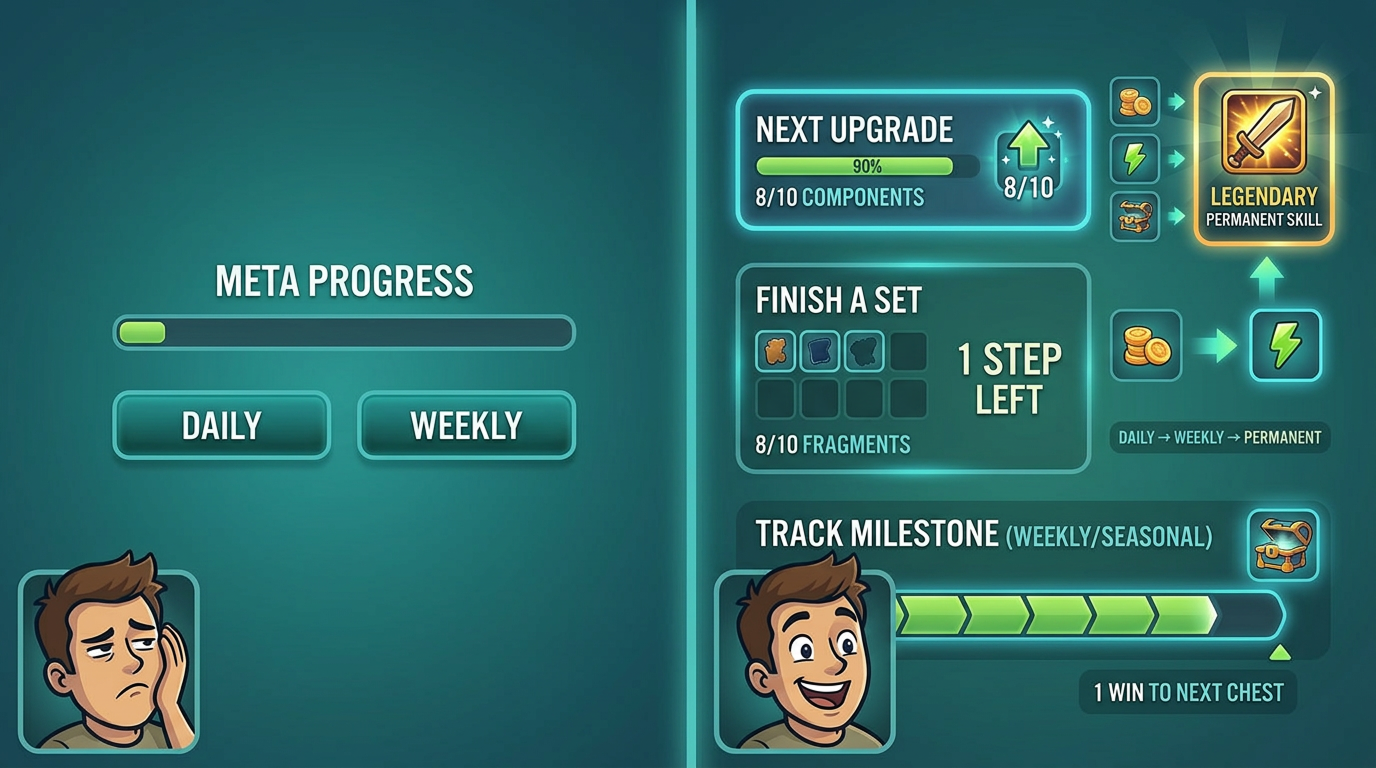Select the Daily → Weekly → Permanent label
1376x768 pixels.
1219,437
